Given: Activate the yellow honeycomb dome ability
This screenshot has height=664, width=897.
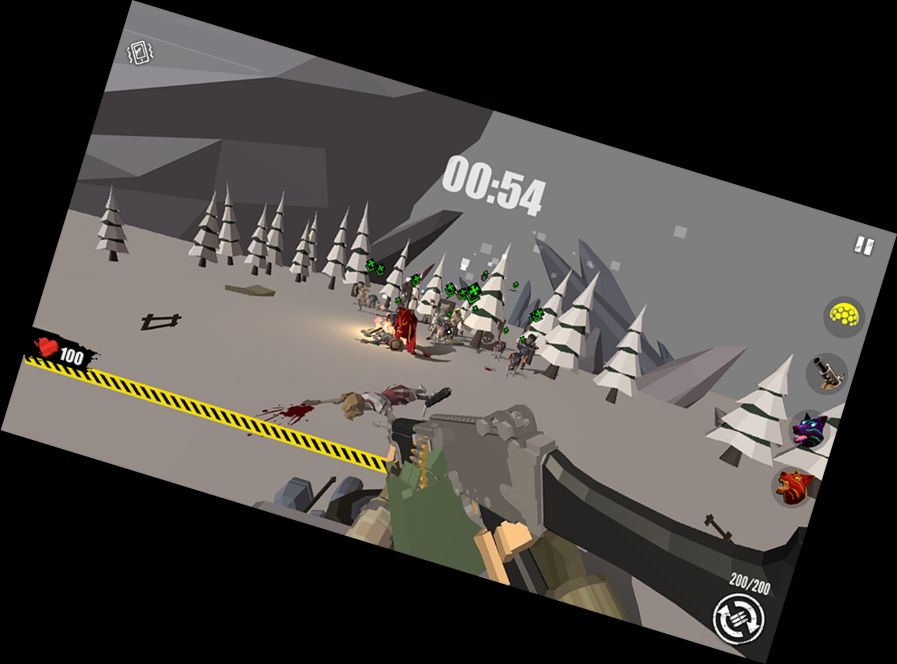Looking at the screenshot, I should [844, 318].
